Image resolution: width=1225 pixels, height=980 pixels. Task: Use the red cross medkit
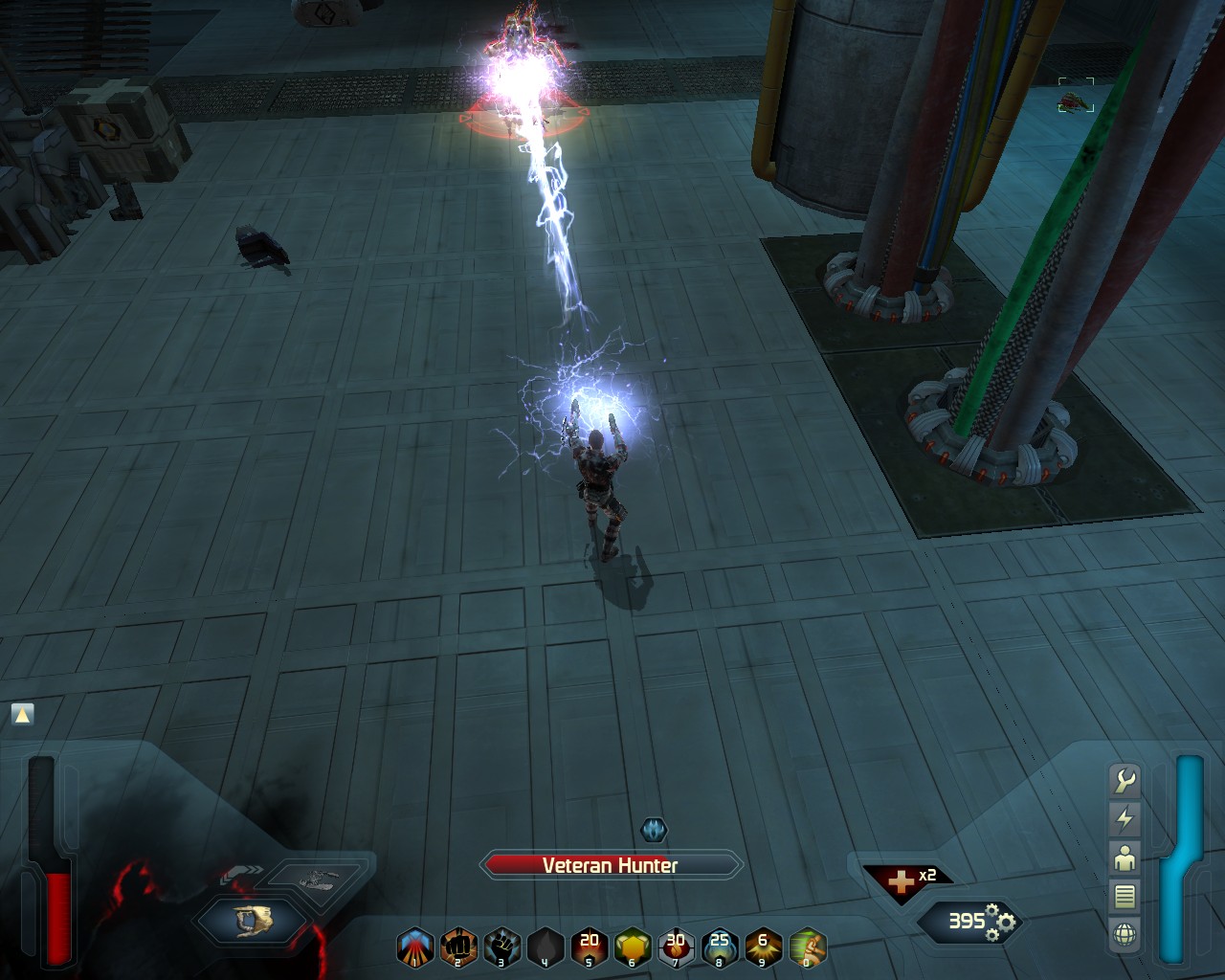coord(900,882)
